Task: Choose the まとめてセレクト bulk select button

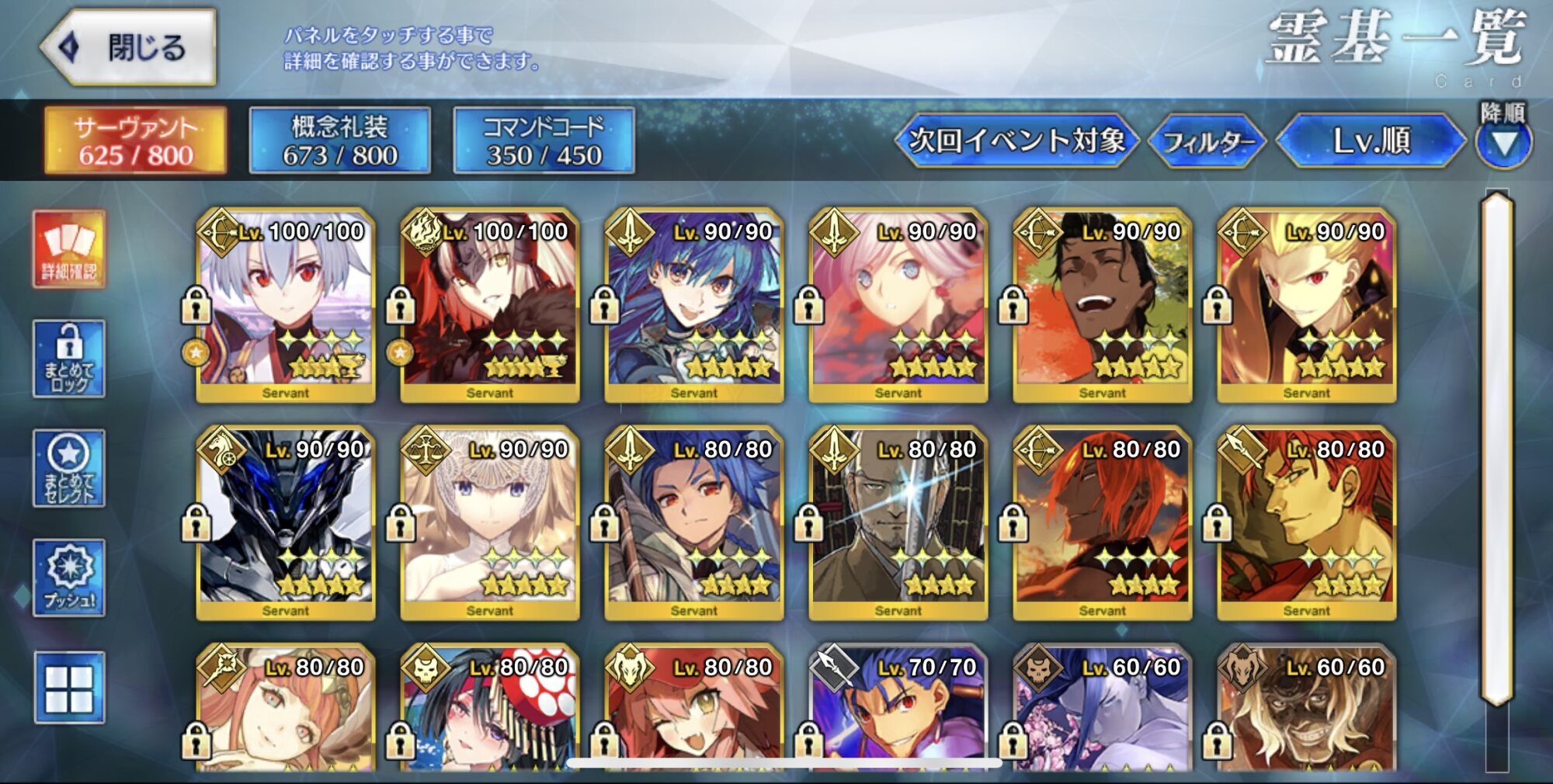Action: coord(69,468)
